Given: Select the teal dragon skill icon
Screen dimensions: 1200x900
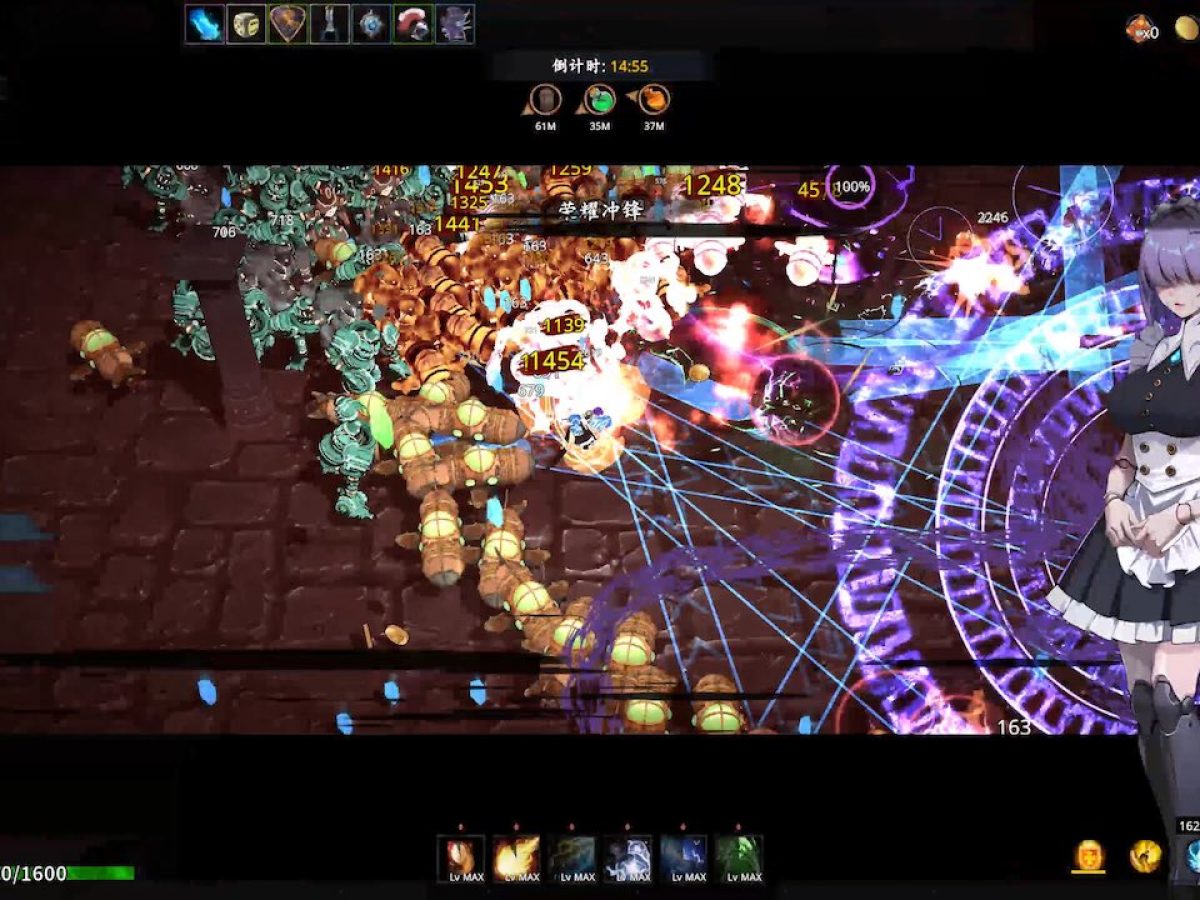Looking at the screenshot, I should click(572, 858).
